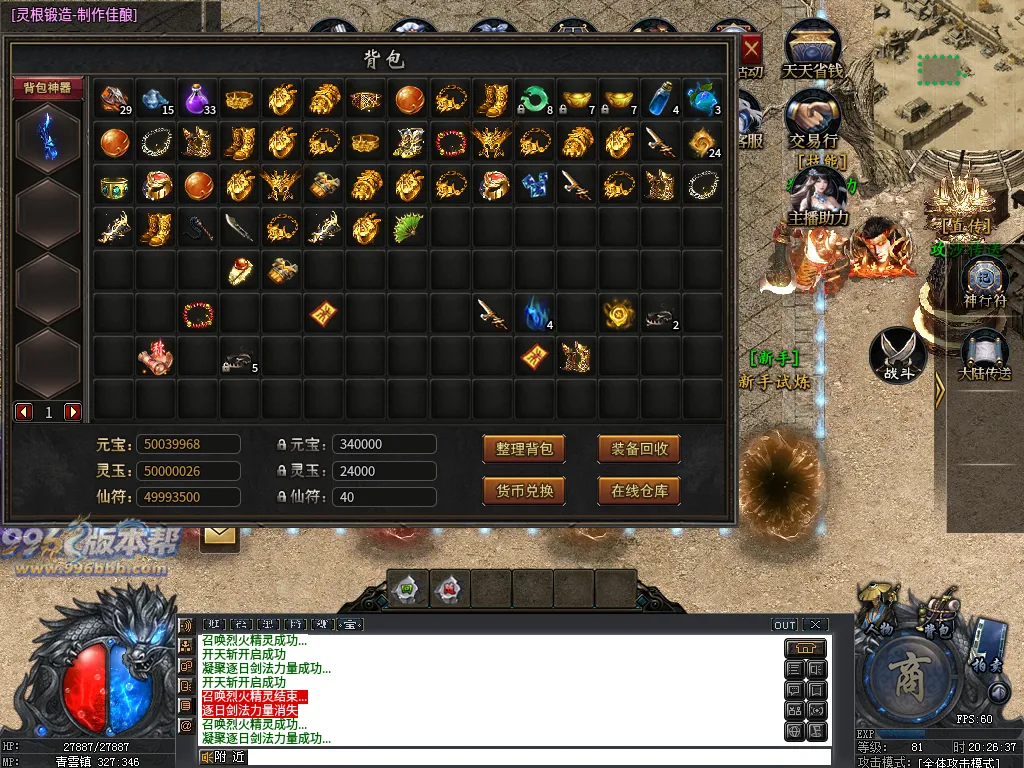The width and height of the screenshot is (1024, 768).
Task: Open the 在线仓库 online warehouse
Action: [x=639, y=491]
